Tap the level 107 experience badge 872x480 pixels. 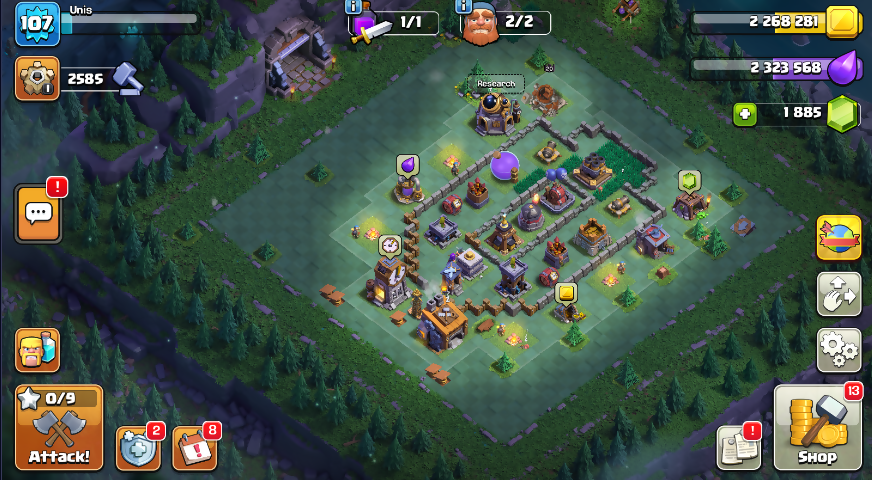pyautogui.click(x=37, y=23)
